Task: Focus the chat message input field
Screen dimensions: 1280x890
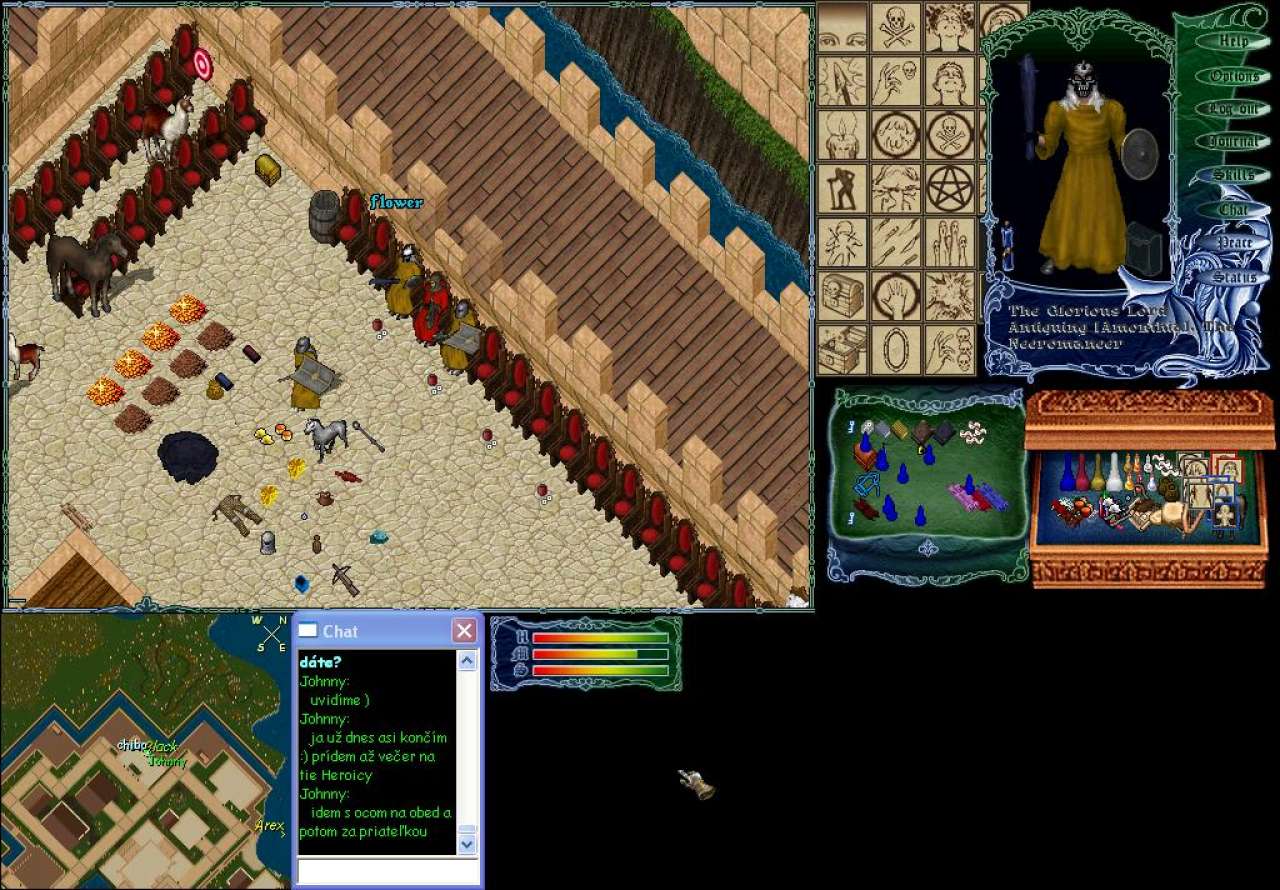Action: tap(388, 872)
